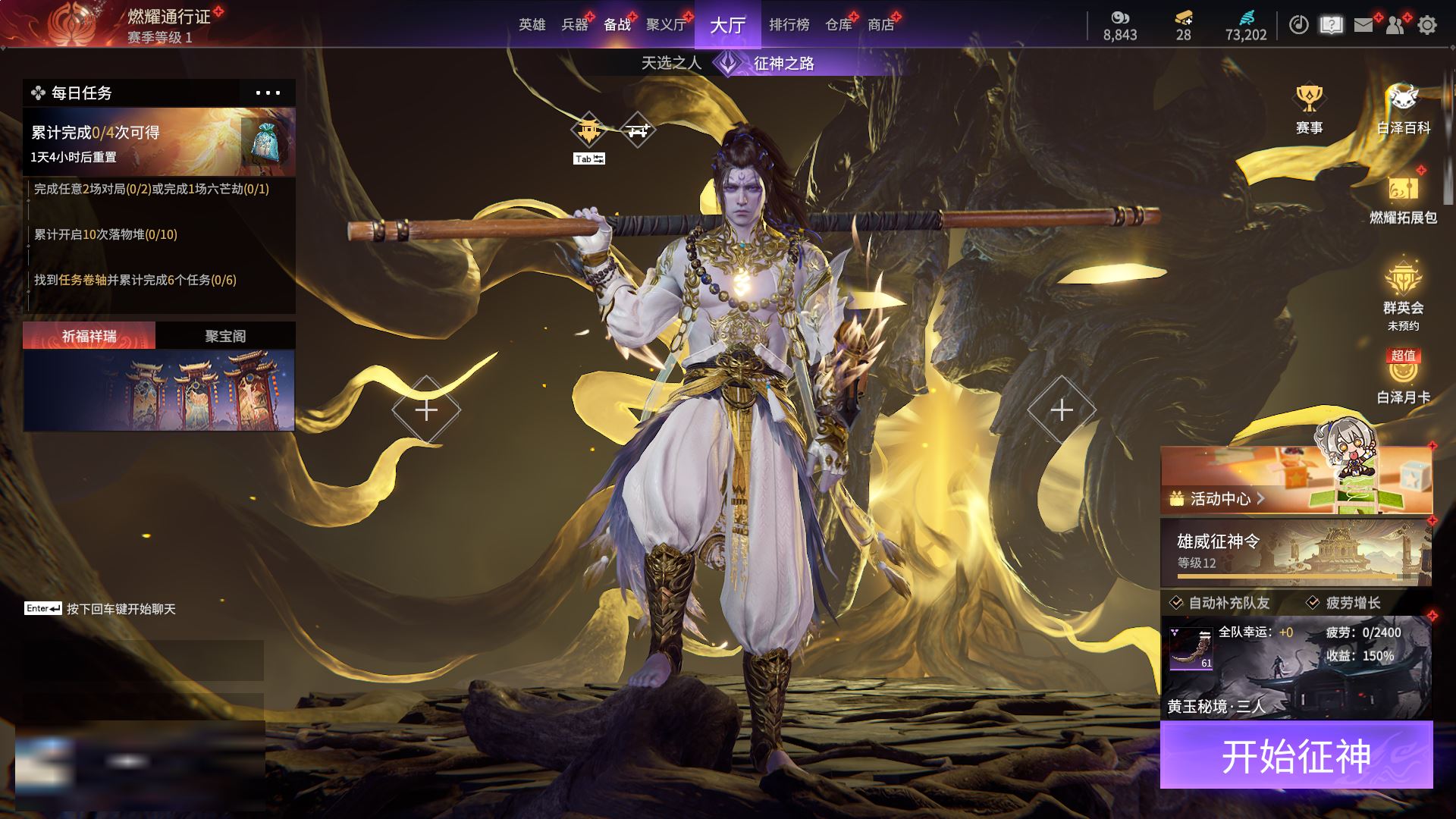The width and height of the screenshot is (1456, 819).
Task: Open the 排行榜 leaderboard
Action: click(789, 25)
